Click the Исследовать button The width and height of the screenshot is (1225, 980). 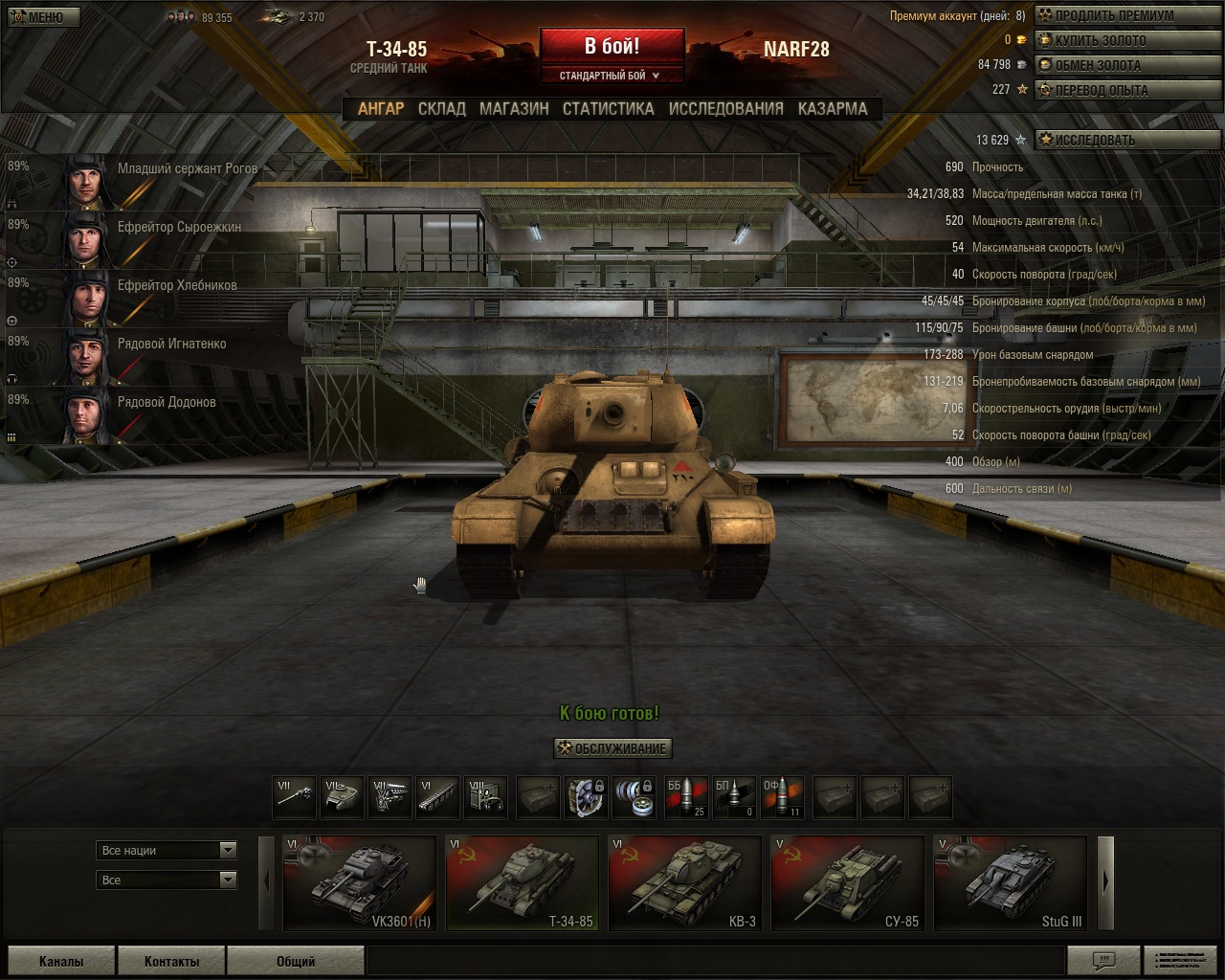(x=1094, y=140)
